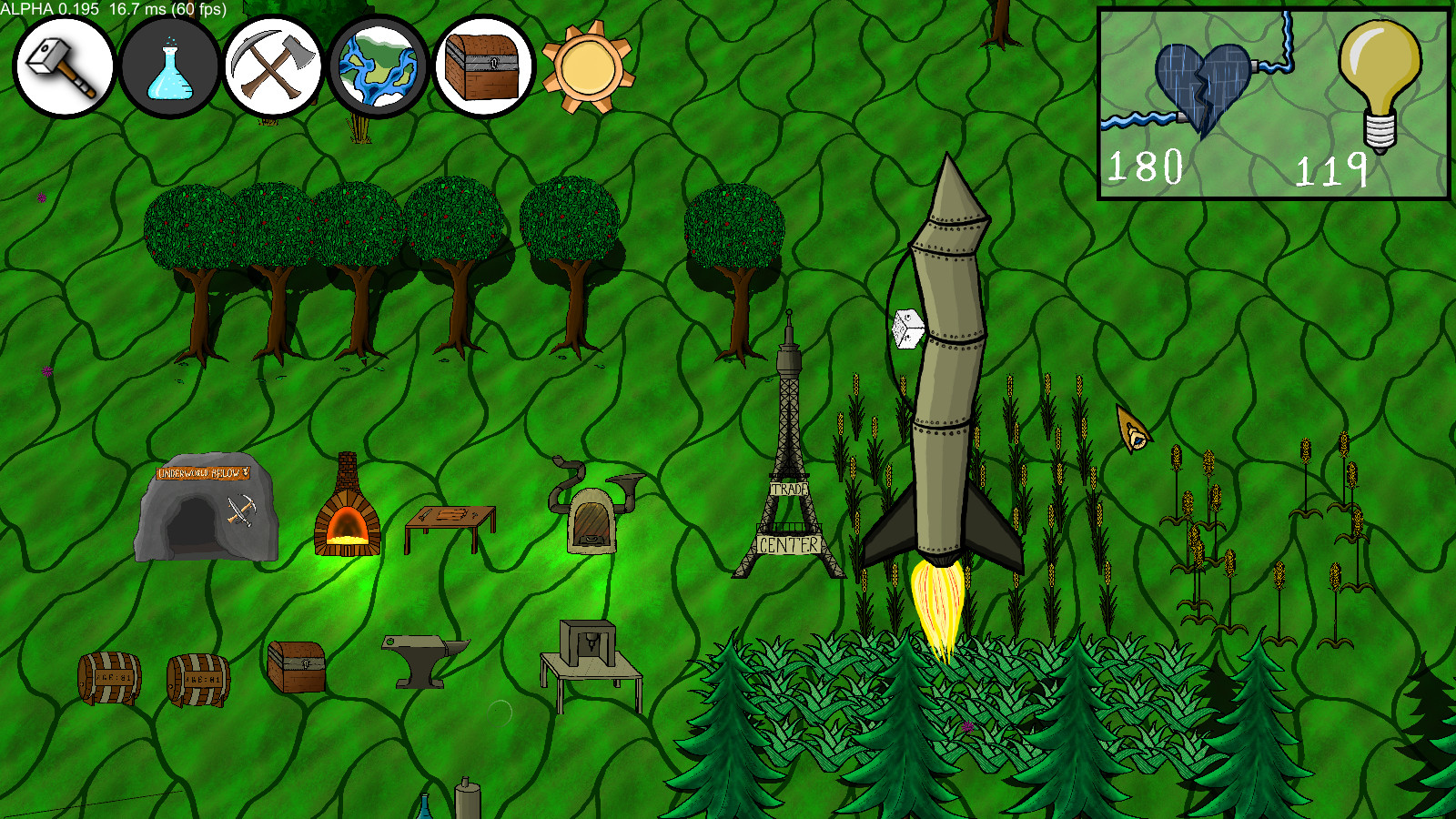Choose the pickaxe and axe tools icon
Viewport: 1456px width, 819px height.
click(x=273, y=68)
